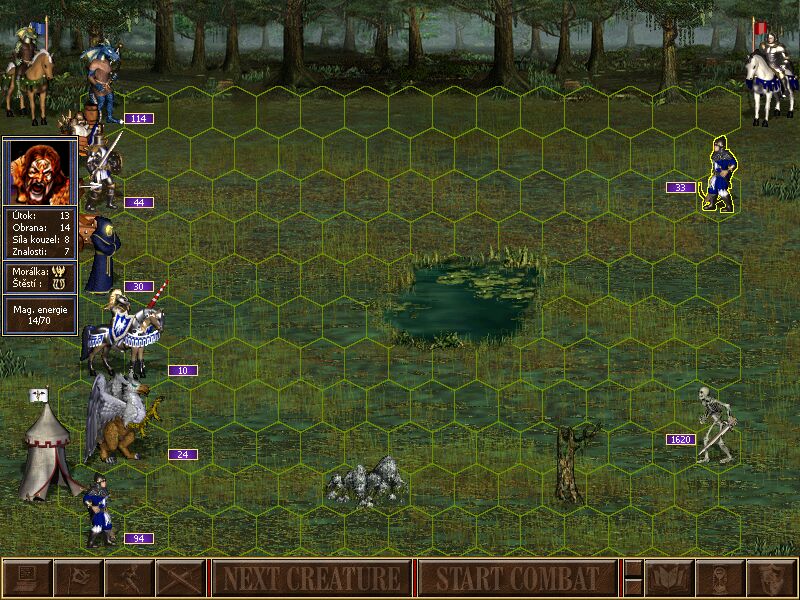The width and height of the screenshot is (800, 600).
Task: Retreat using the running man button
Action: [129, 578]
